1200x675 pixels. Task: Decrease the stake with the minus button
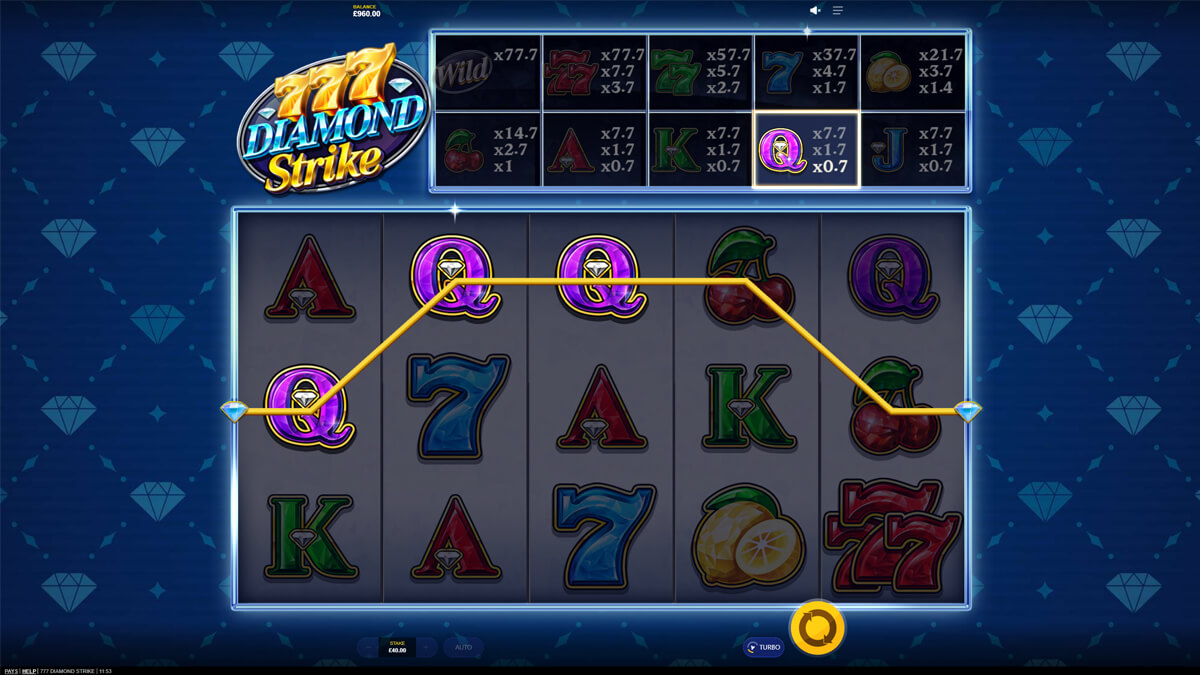pos(369,647)
